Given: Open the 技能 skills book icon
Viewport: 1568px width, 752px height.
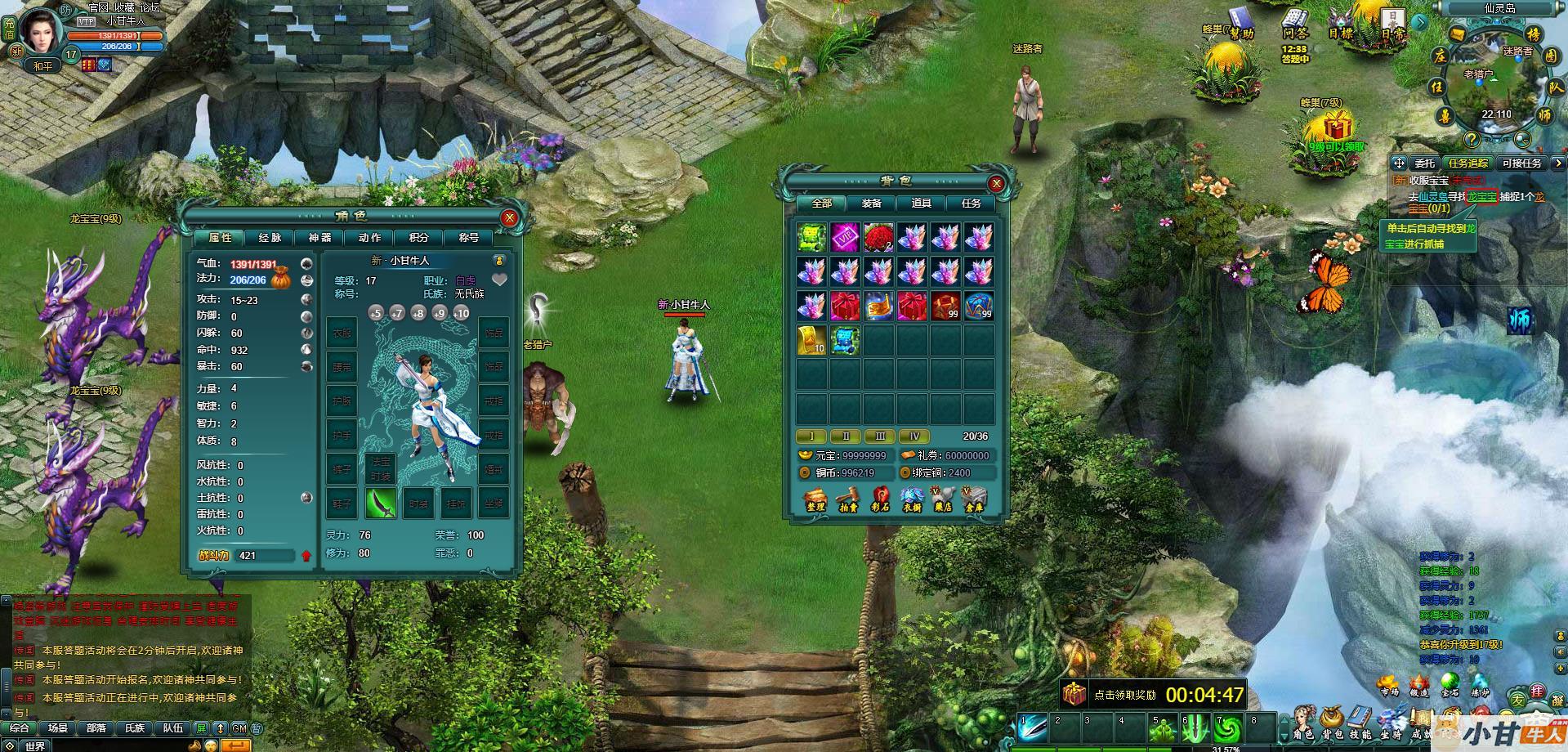Looking at the screenshot, I should pos(1360,724).
